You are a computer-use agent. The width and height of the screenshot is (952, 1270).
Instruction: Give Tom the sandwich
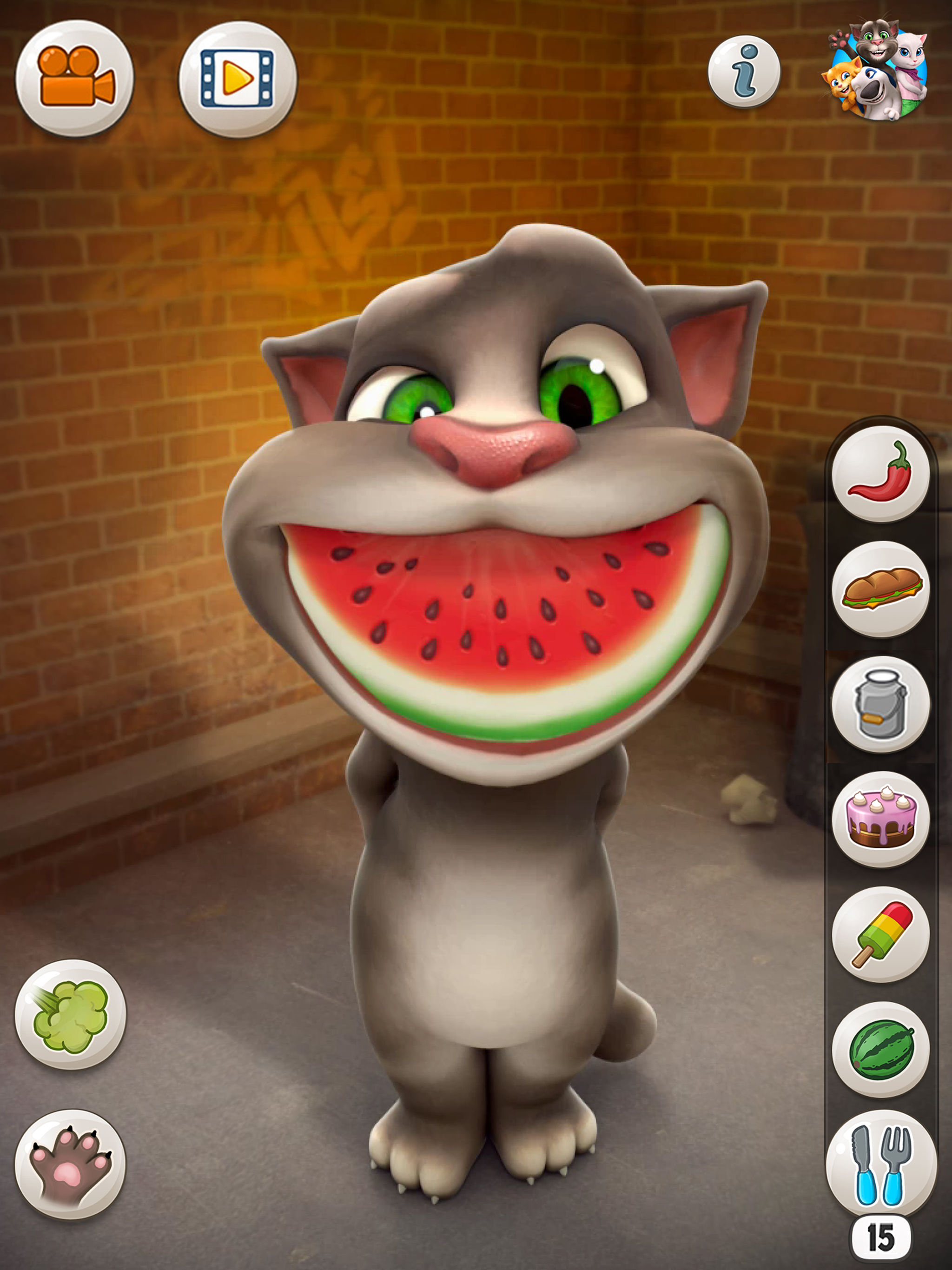click(x=880, y=588)
